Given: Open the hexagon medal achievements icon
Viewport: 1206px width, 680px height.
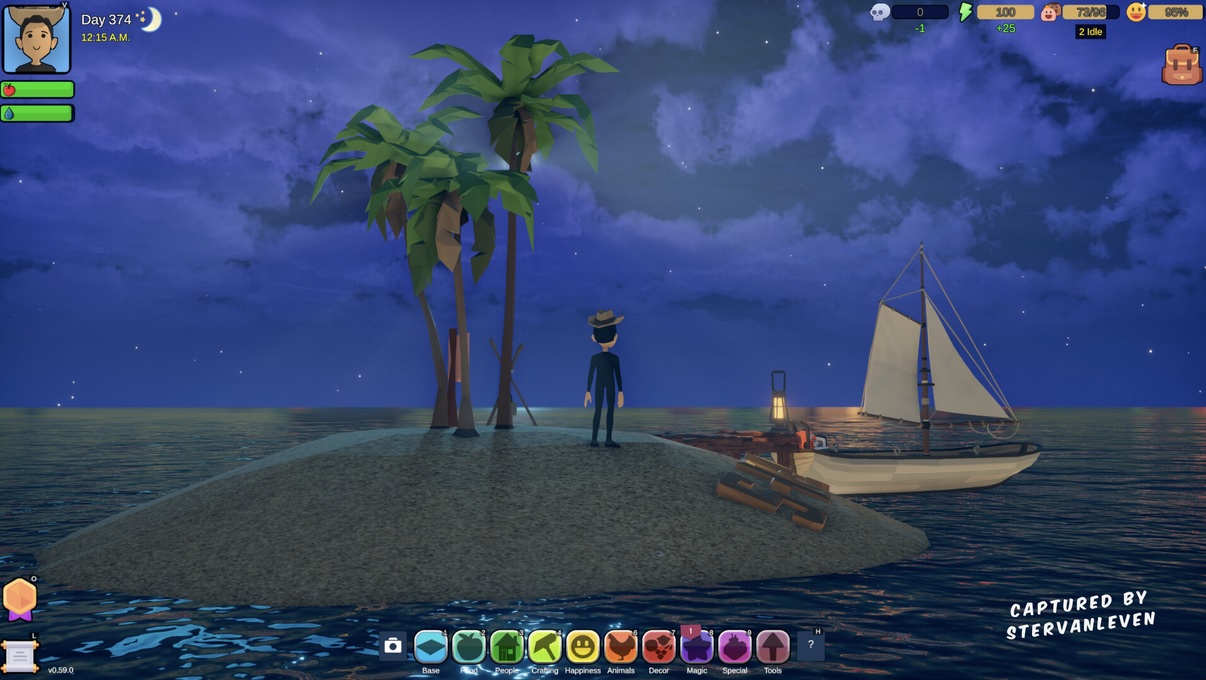Looking at the screenshot, I should pyautogui.click(x=20, y=598).
